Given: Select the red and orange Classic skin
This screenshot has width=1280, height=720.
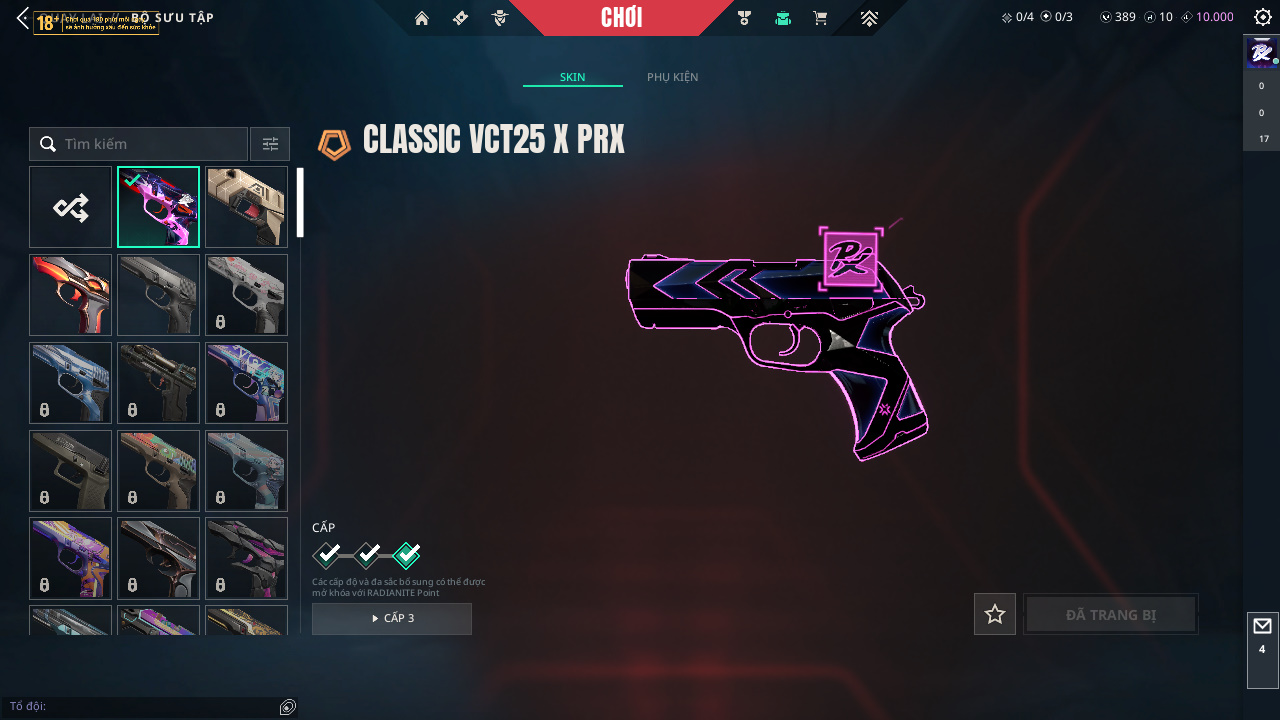Looking at the screenshot, I should pyautogui.click(x=71, y=295).
